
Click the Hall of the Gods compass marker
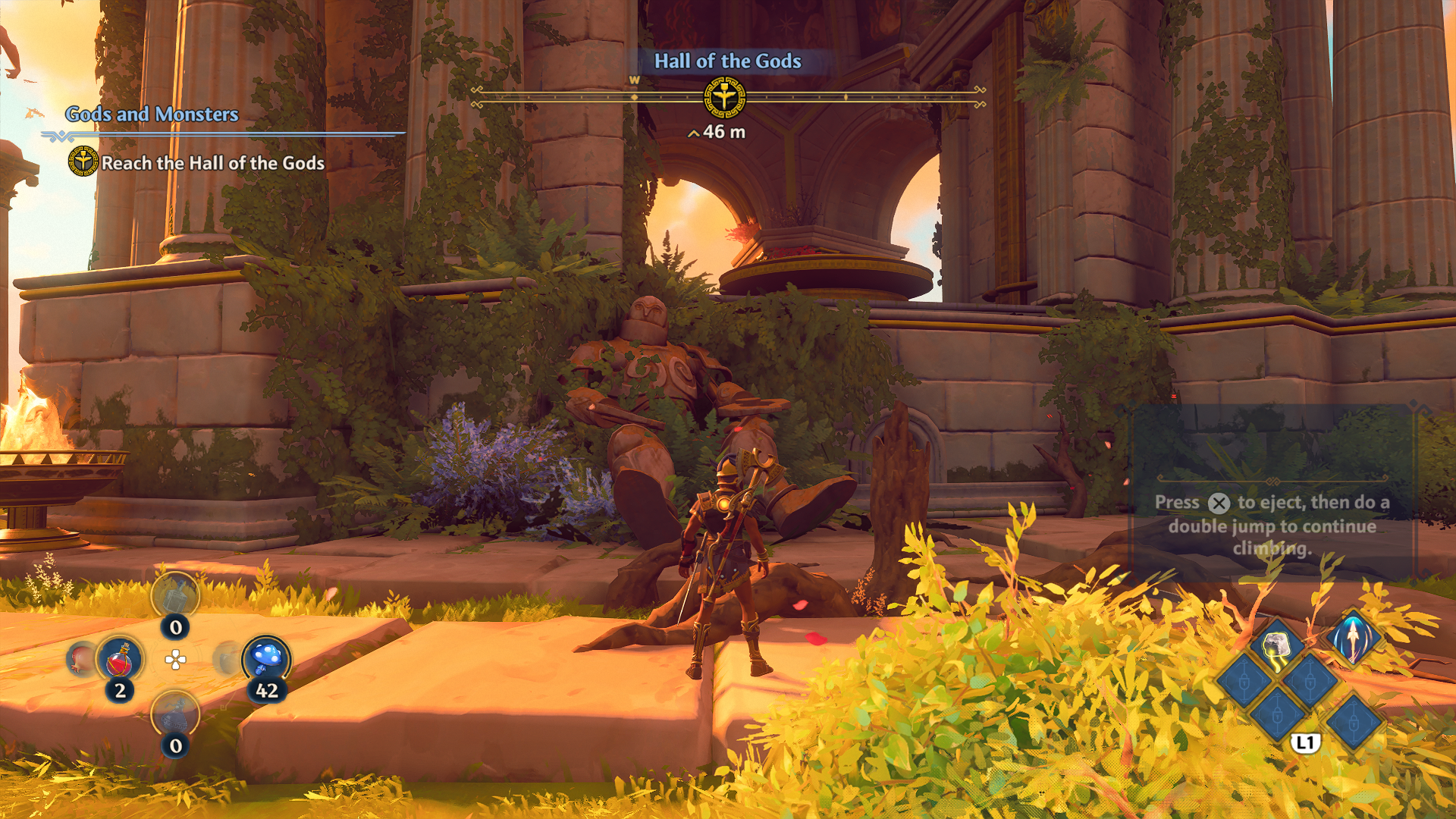[x=724, y=98]
